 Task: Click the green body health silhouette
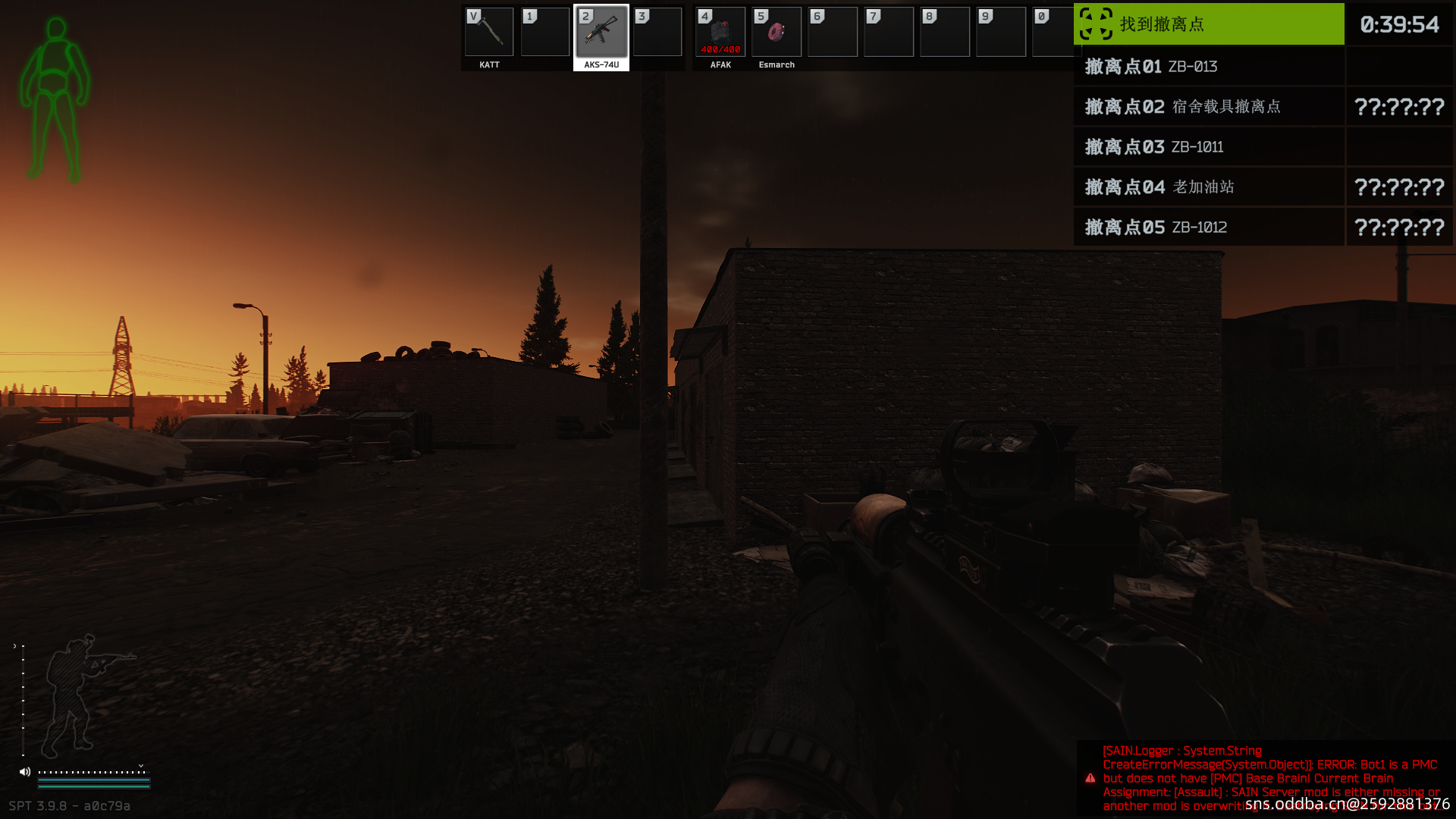pos(55,99)
